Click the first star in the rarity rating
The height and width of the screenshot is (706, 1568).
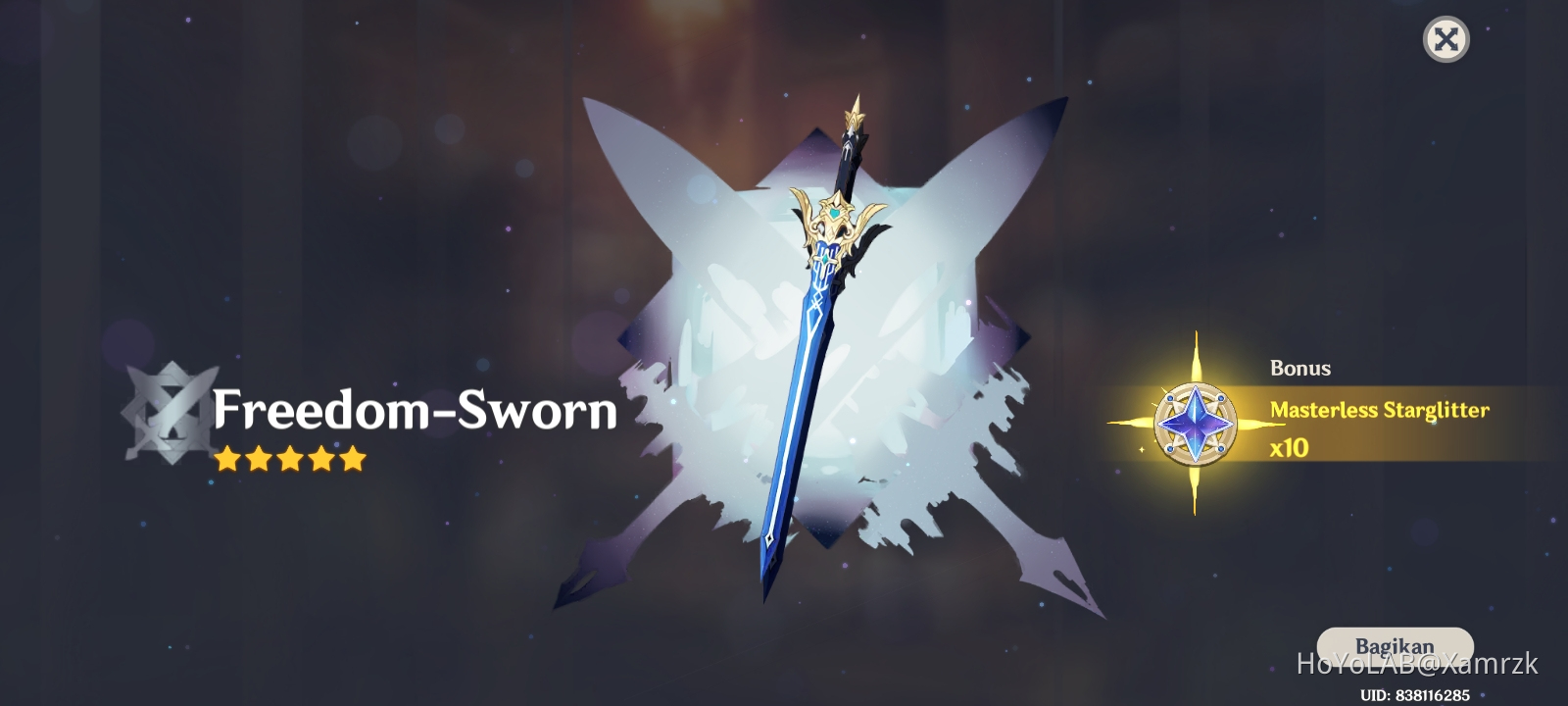(x=228, y=458)
